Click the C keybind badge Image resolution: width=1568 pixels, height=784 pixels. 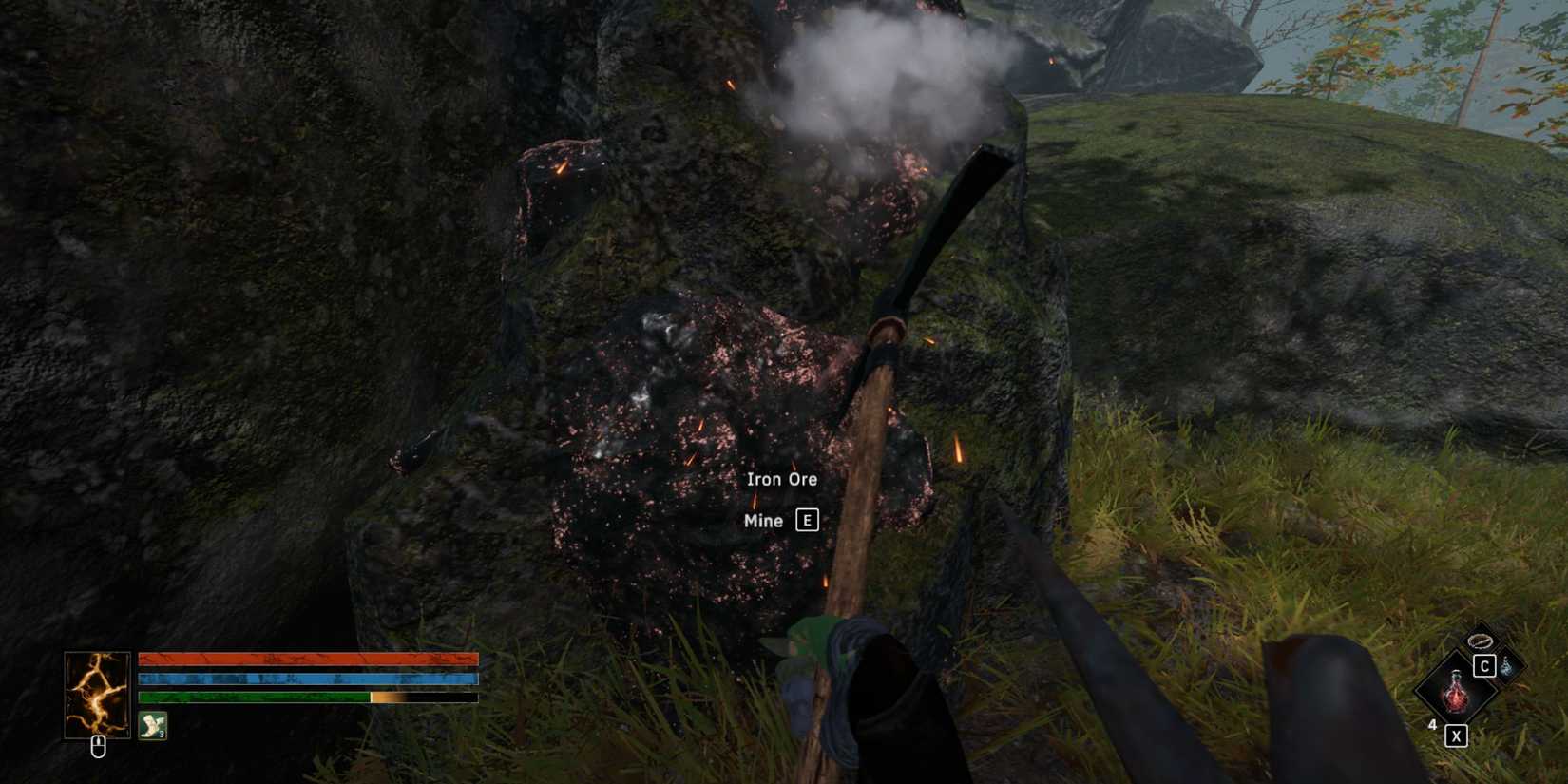point(1484,665)
